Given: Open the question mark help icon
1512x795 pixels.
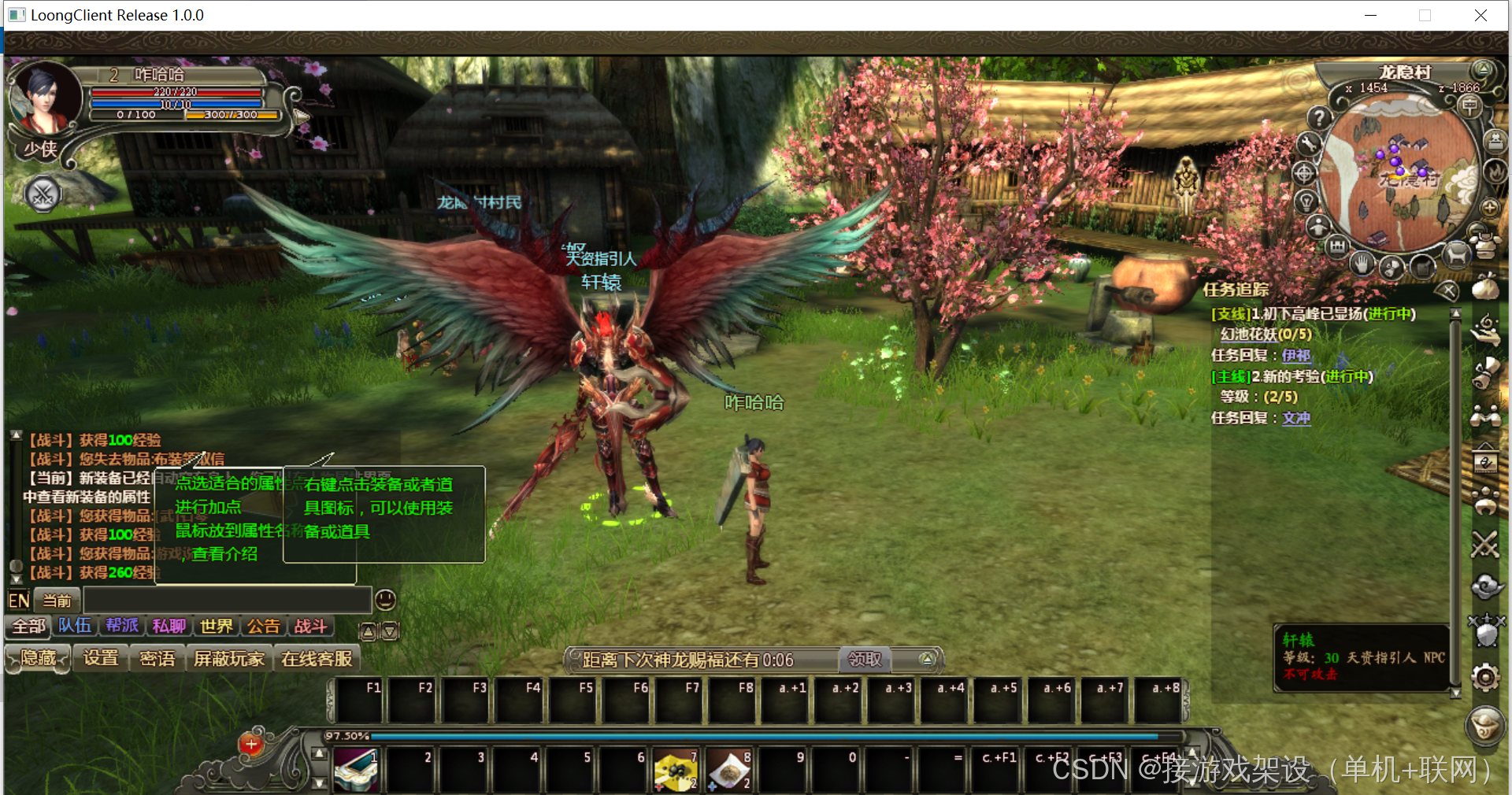Looking at the screenshot, I should [x=1319, y=118].
